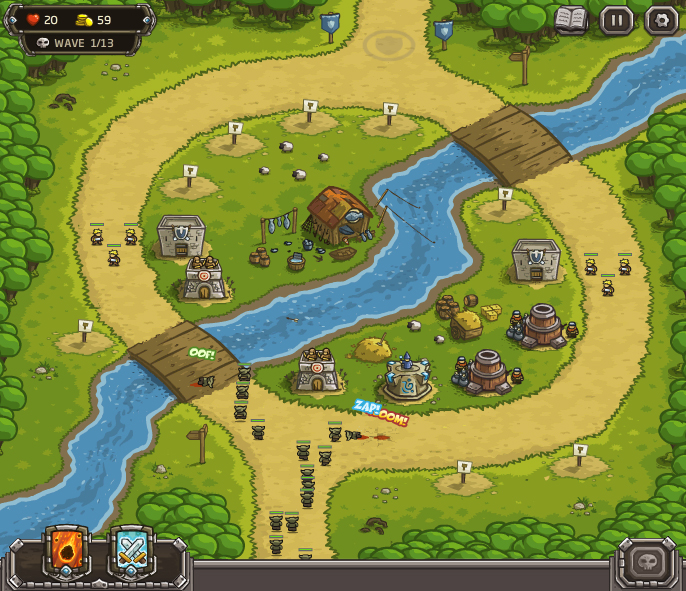Pause the game
Screen dimensions: 686x591
point(616,20)
